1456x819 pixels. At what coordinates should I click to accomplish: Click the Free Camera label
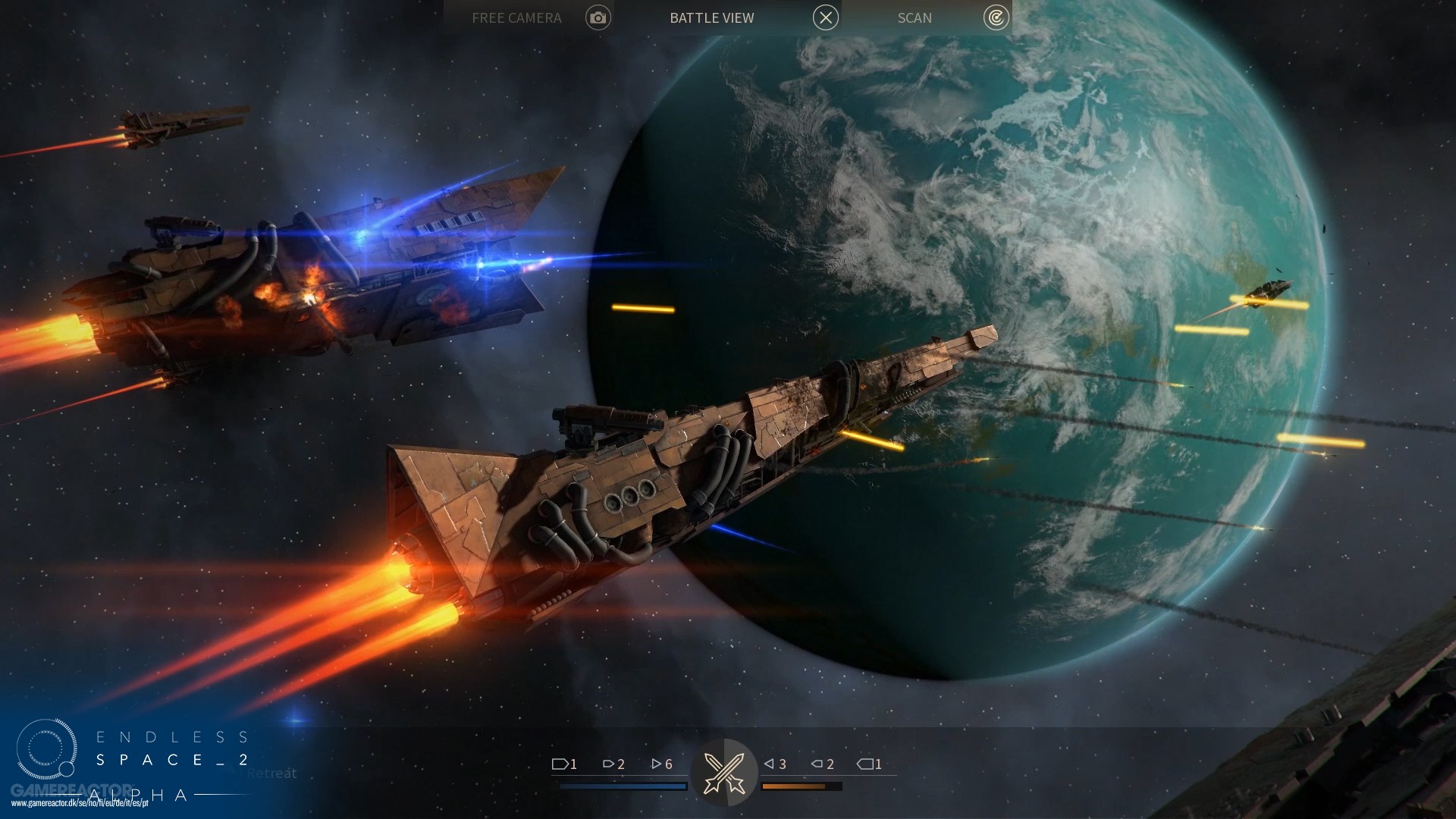pos(516,17)
